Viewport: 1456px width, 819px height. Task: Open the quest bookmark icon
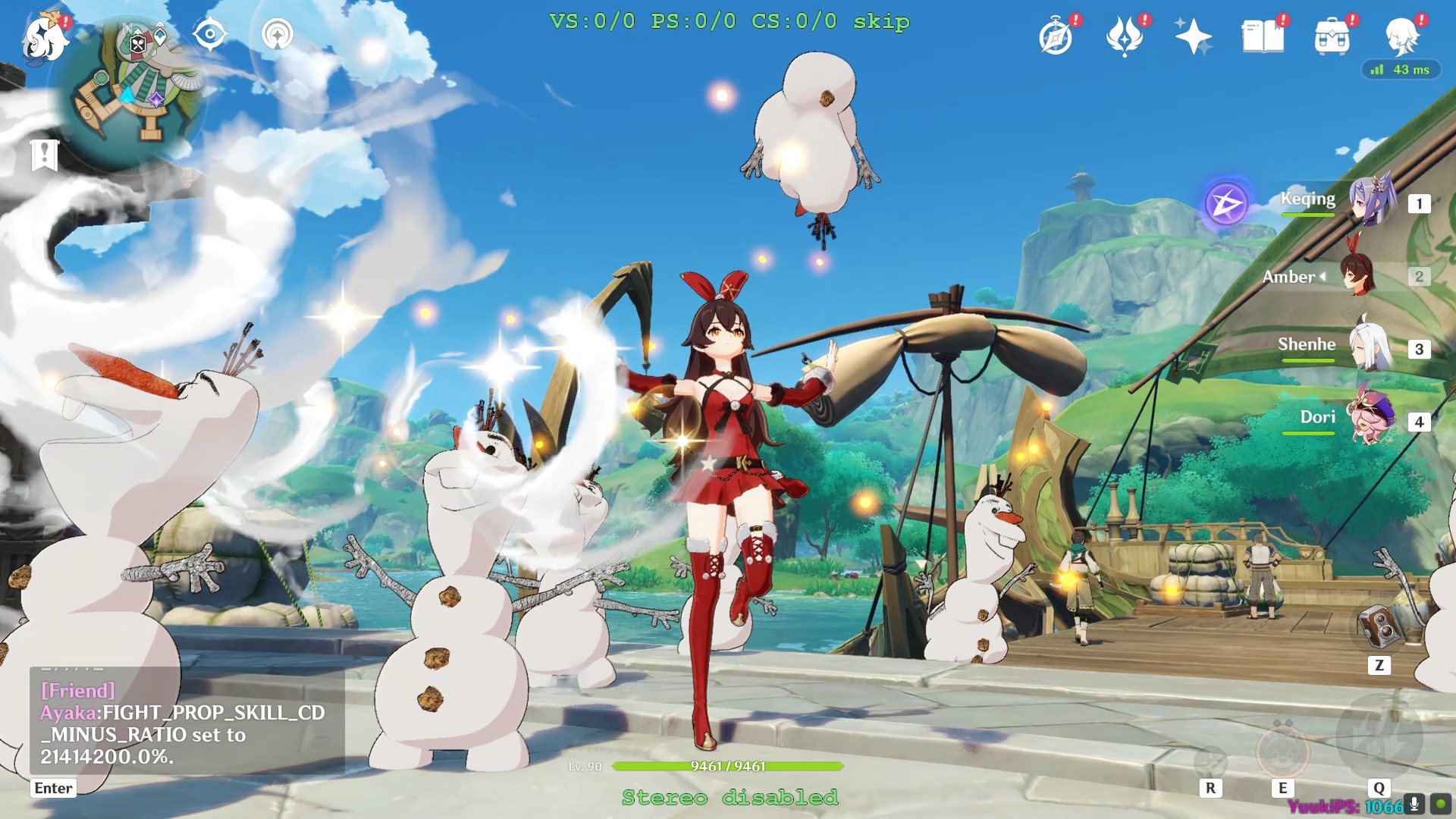[44, 155]
